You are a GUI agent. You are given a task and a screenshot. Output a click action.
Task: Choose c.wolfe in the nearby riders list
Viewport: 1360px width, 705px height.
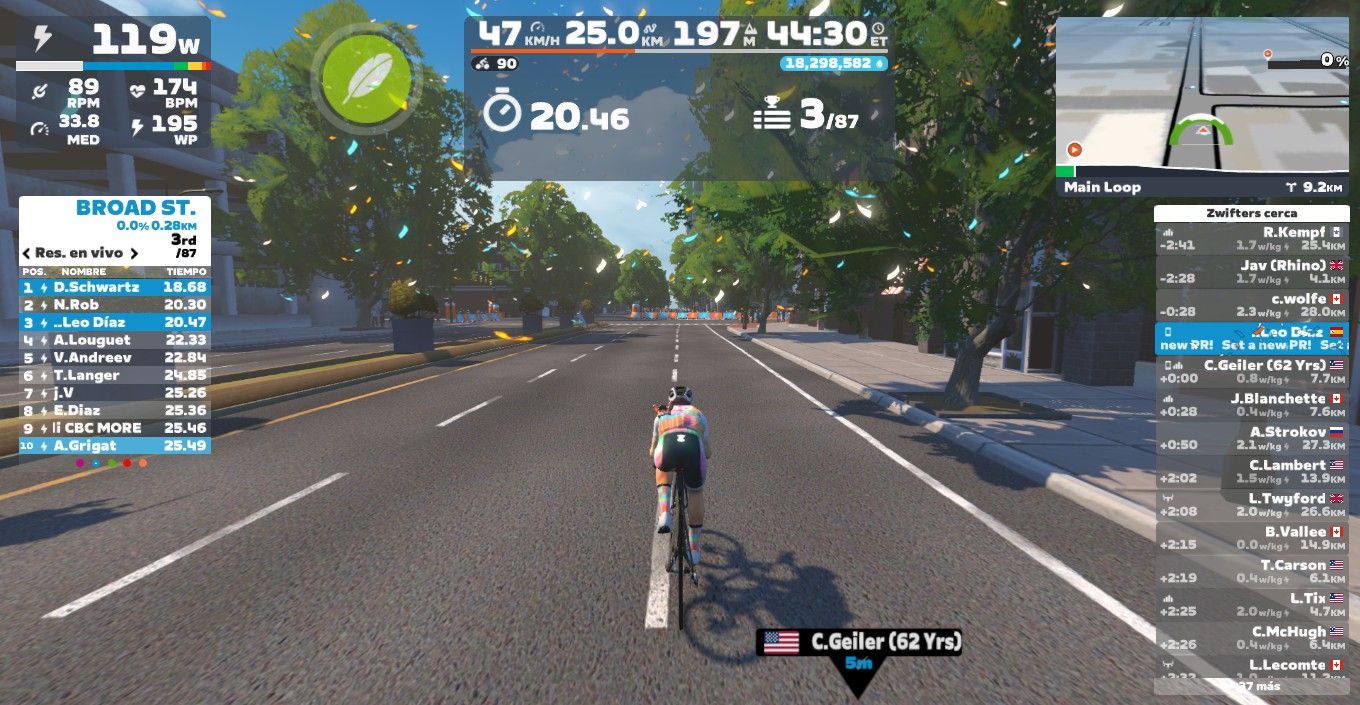[x=1251, y=305]
